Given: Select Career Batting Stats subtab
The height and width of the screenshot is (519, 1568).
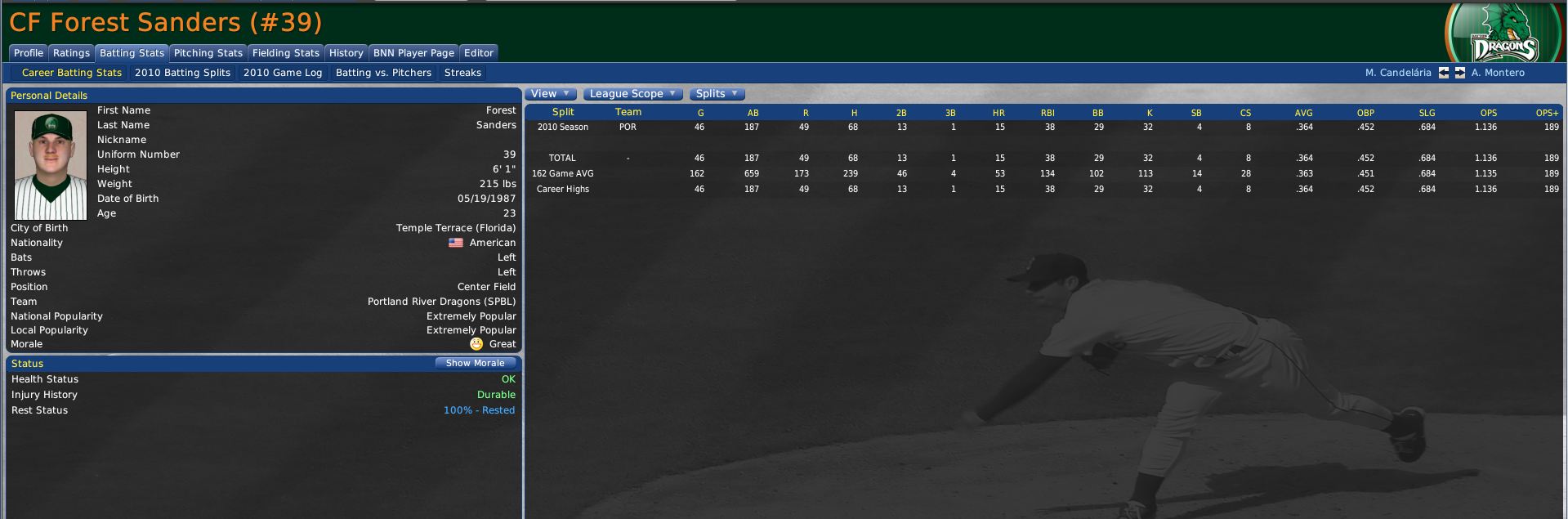Looking at the screenshot, I should [71, 73].
